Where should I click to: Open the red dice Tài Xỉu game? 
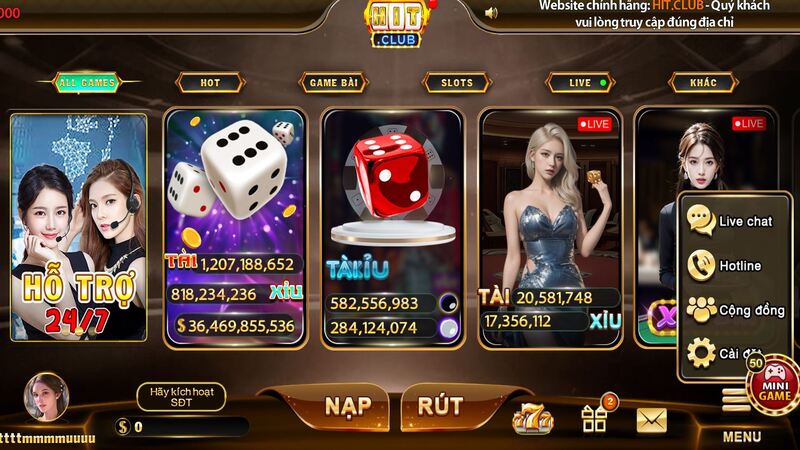coord(394,226)
